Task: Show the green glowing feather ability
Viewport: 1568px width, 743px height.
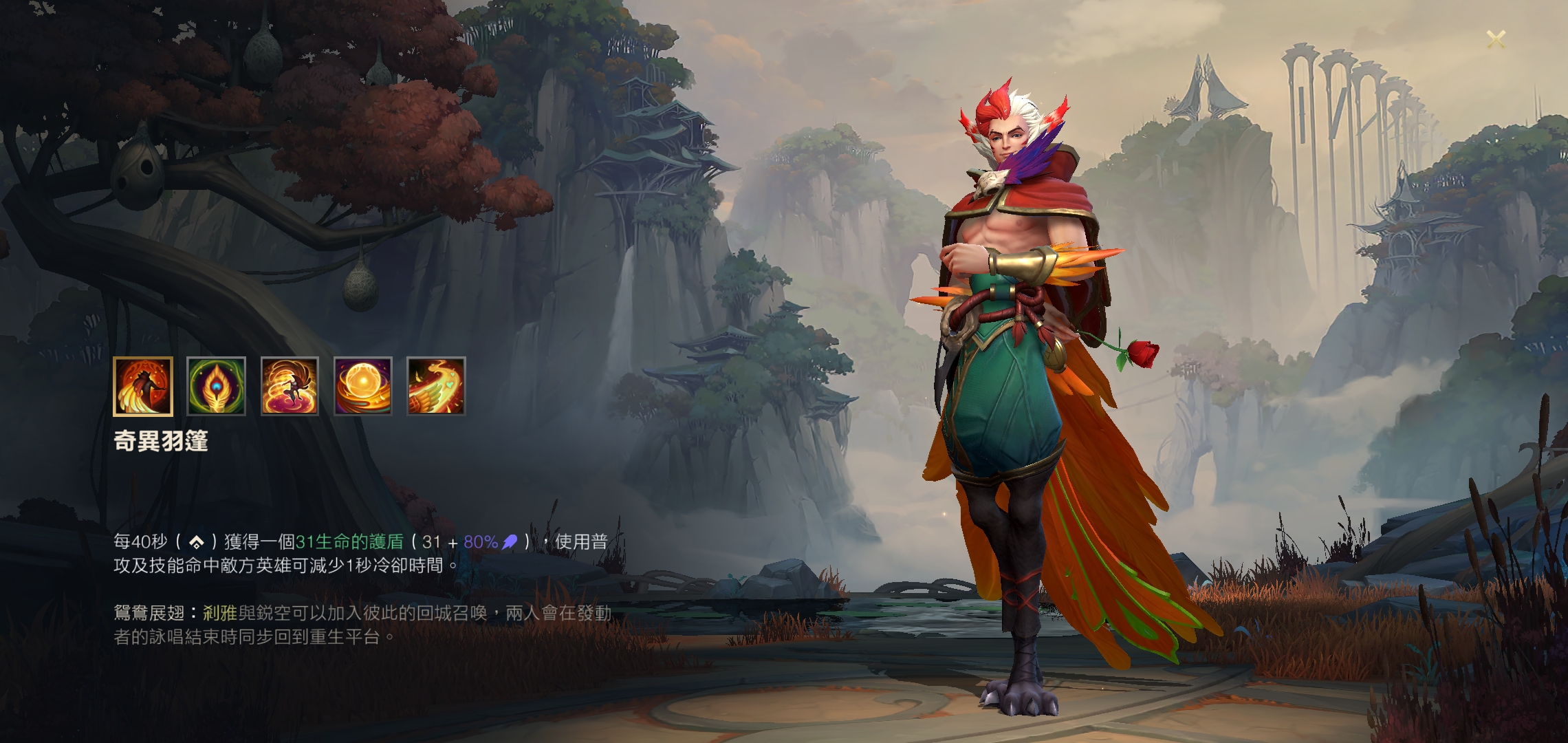Action: [216, 387]
